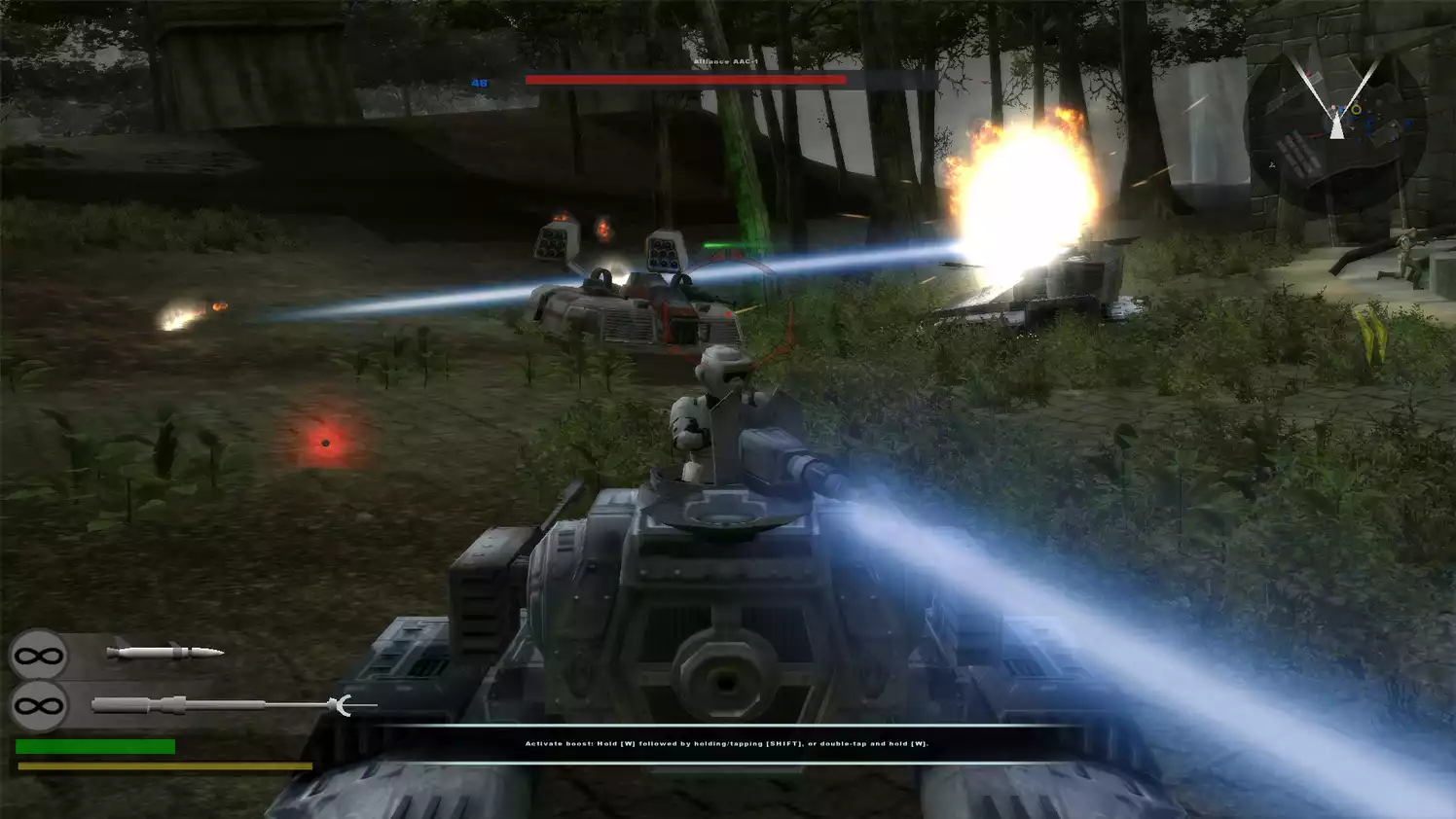Click the yellow boost meter bar
Viewport: 1456px width, 819px height.
165,766
